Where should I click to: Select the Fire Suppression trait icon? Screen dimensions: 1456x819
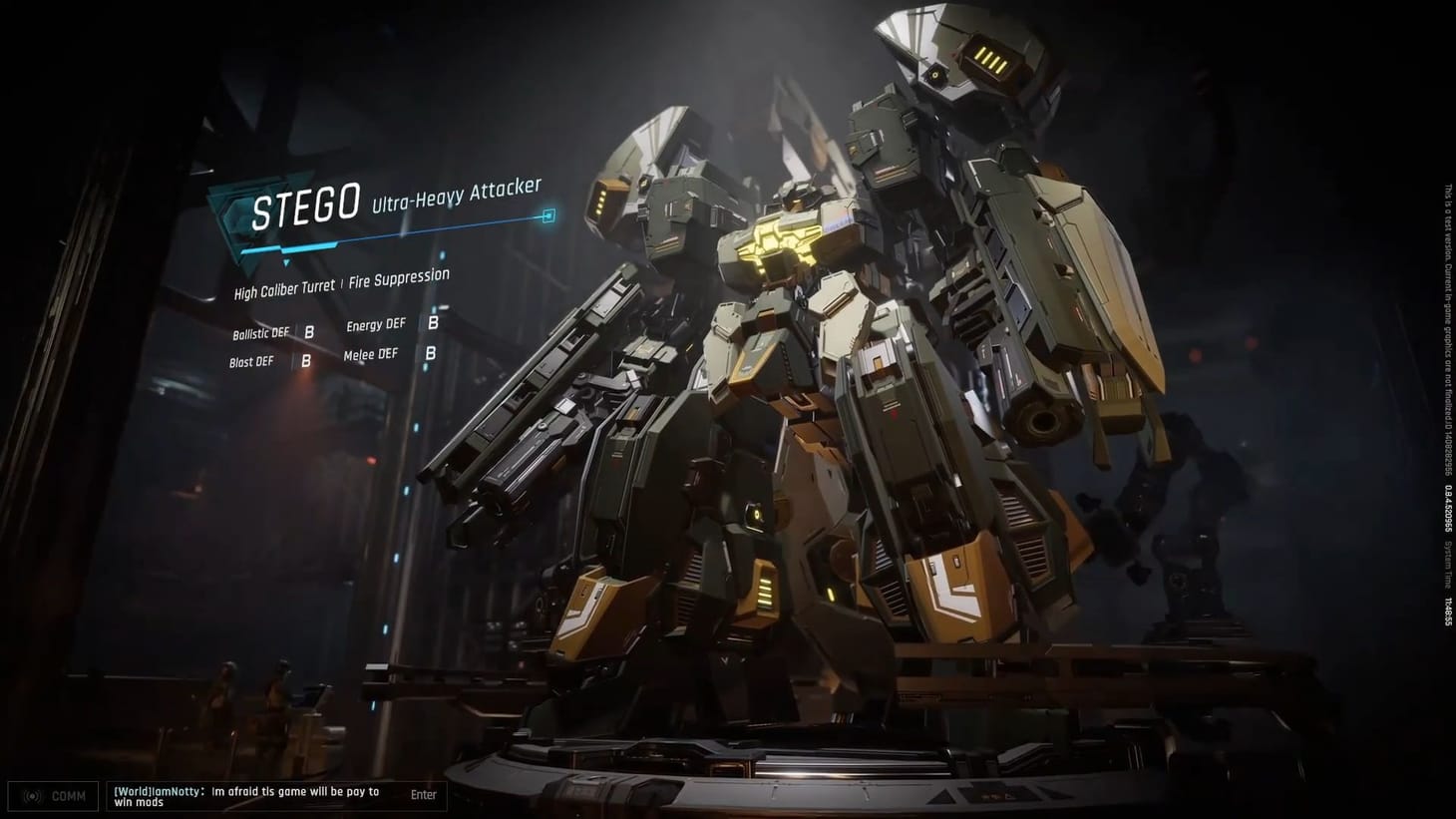click(399, 278)
